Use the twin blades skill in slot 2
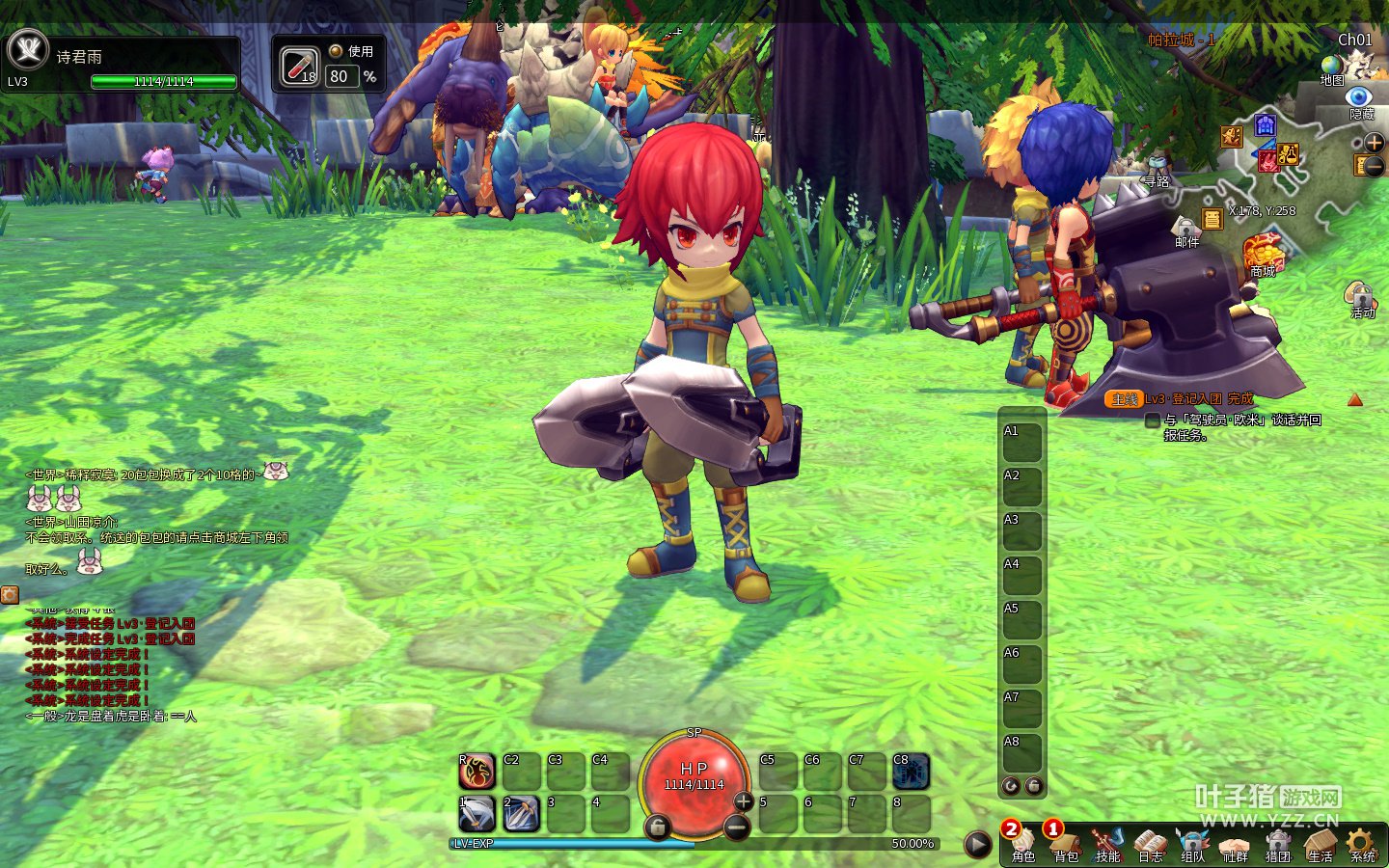Screen dimensions: 1389x868 521,814
